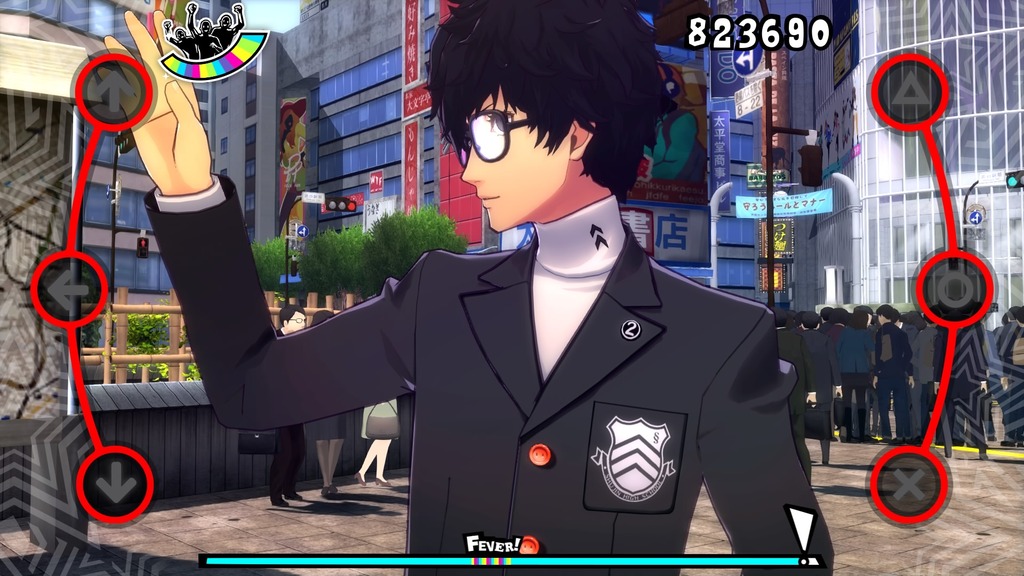Hit the left arrow note target
This screenshot has height=576, width=1024.
coord(68,288)
